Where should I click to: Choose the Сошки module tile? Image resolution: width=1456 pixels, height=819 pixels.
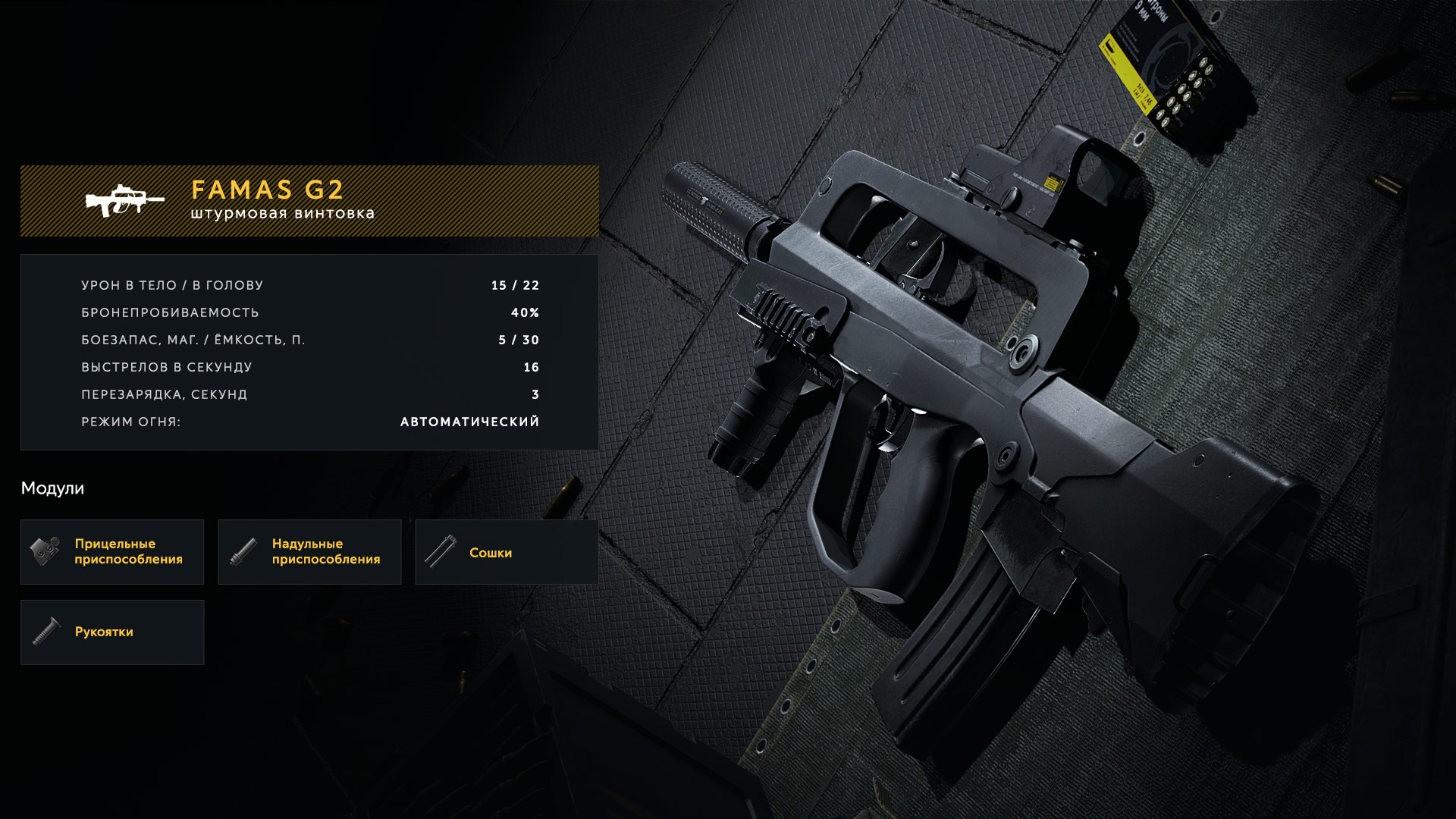pyautogui.click(x=506, y=552)
